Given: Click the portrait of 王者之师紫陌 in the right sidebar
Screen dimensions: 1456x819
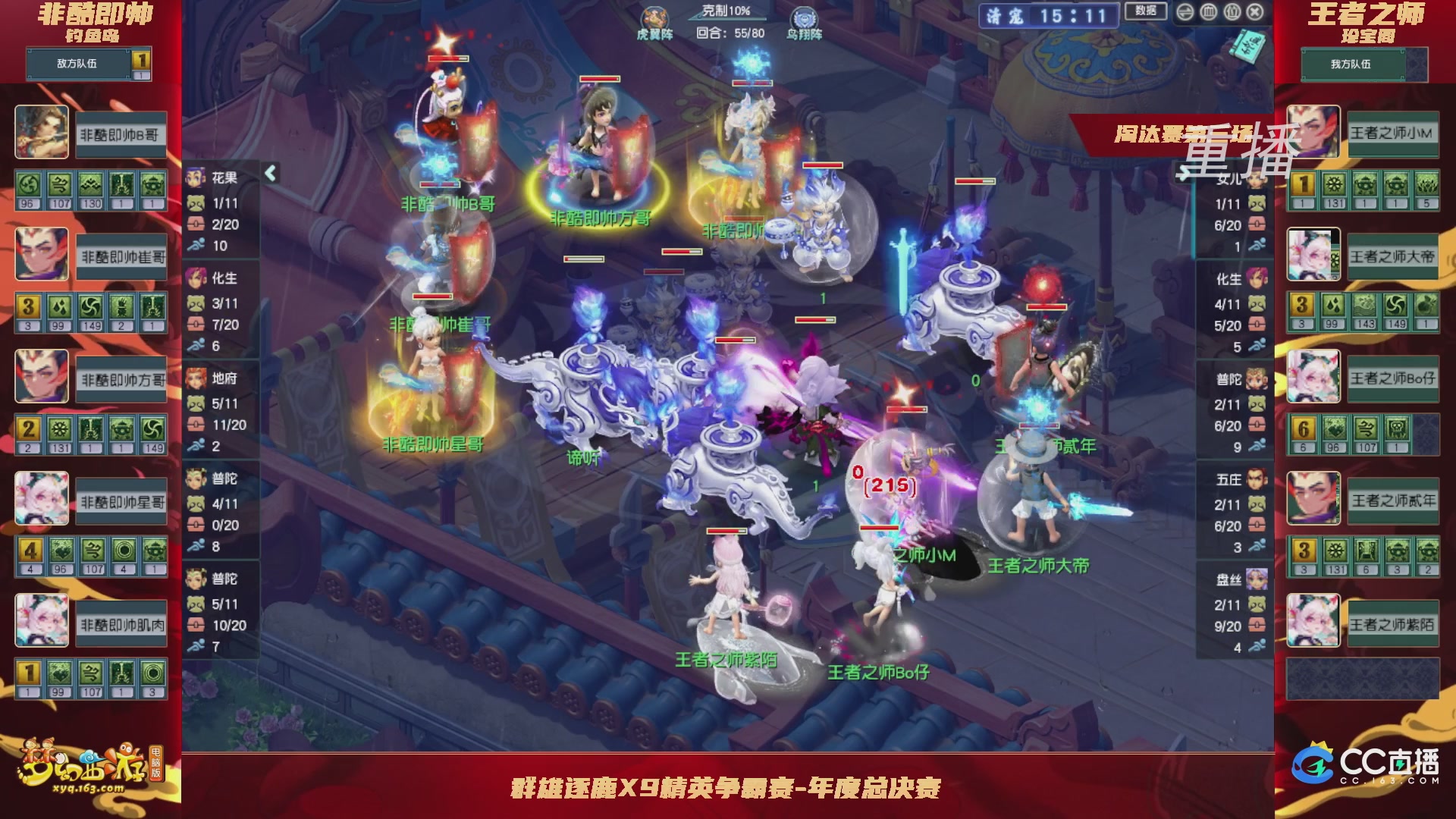Looking at the screenshot, I should pos(1314,620).
